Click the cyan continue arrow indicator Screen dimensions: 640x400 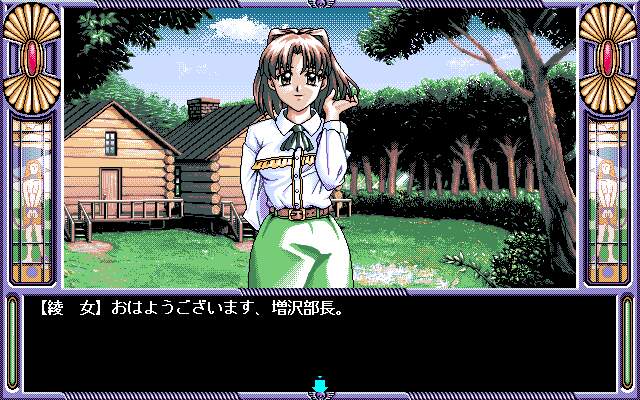click(x=320, y=384)
